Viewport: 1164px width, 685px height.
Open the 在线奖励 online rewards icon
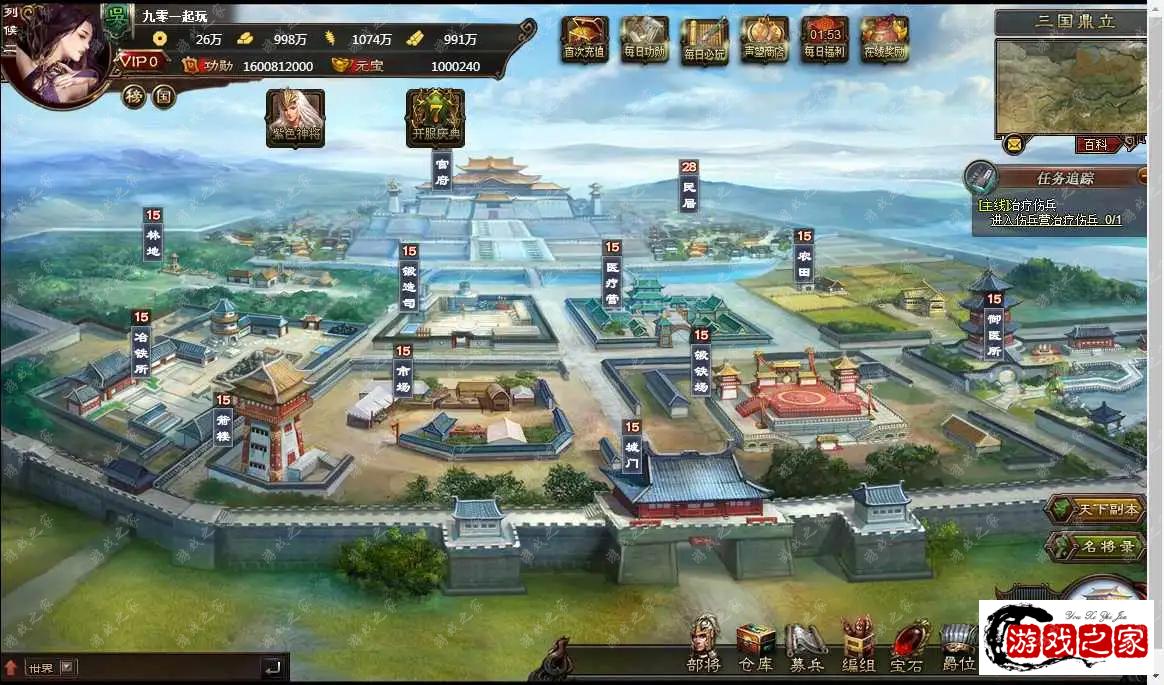coord(884,40)
